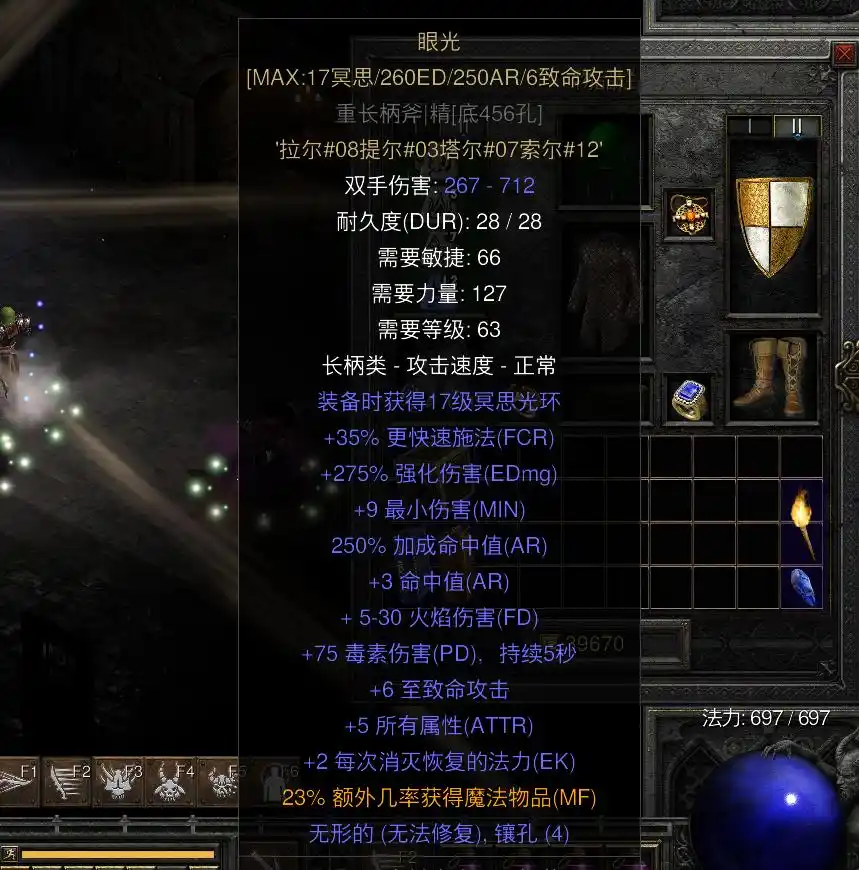The height and width of the screenshot is (870, 859).
Task: Select the blue sapphire ring slot
Action: pyautogui.click(x=688, y=398)
